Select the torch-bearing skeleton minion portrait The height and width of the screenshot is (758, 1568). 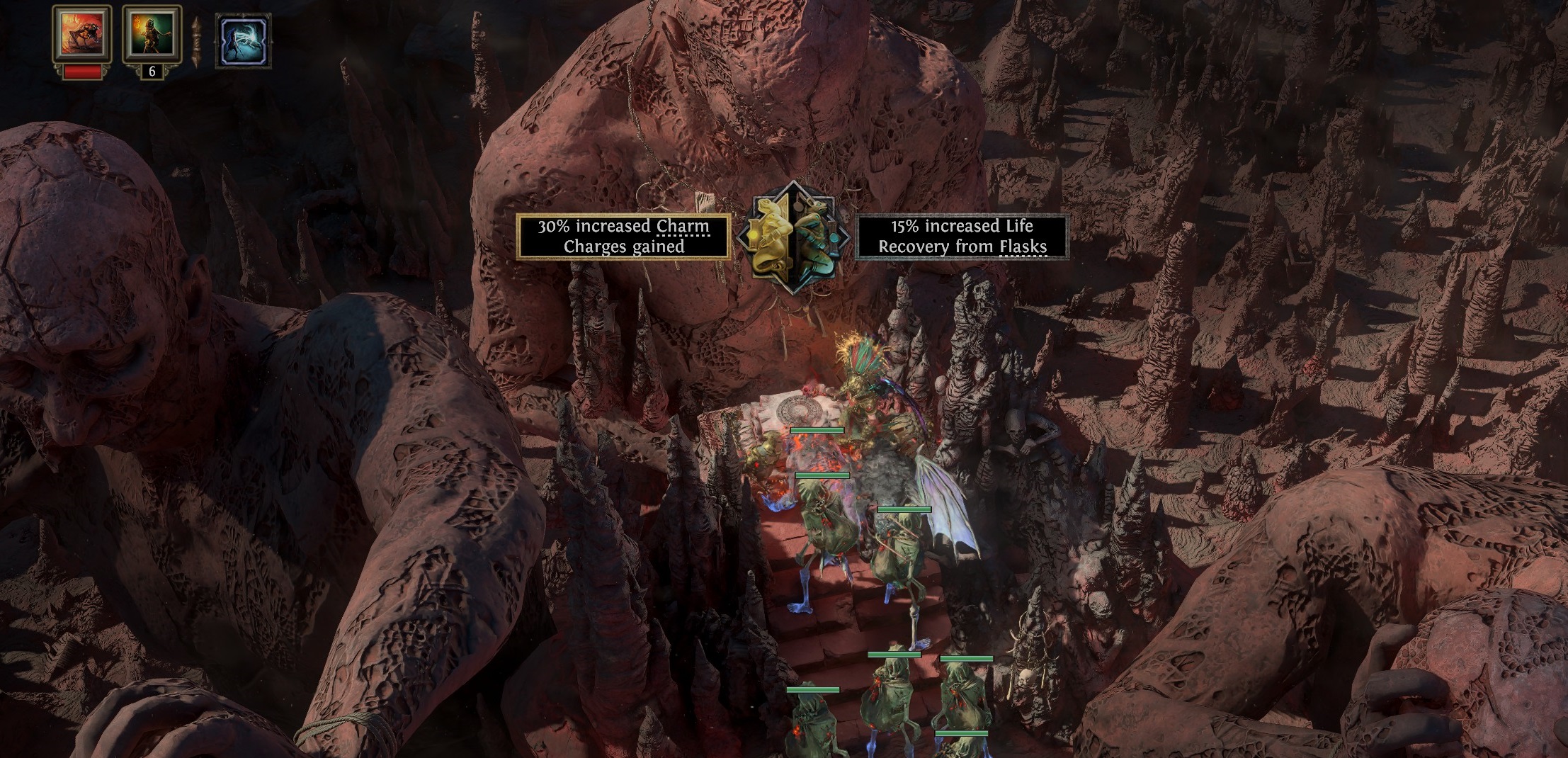152,34
